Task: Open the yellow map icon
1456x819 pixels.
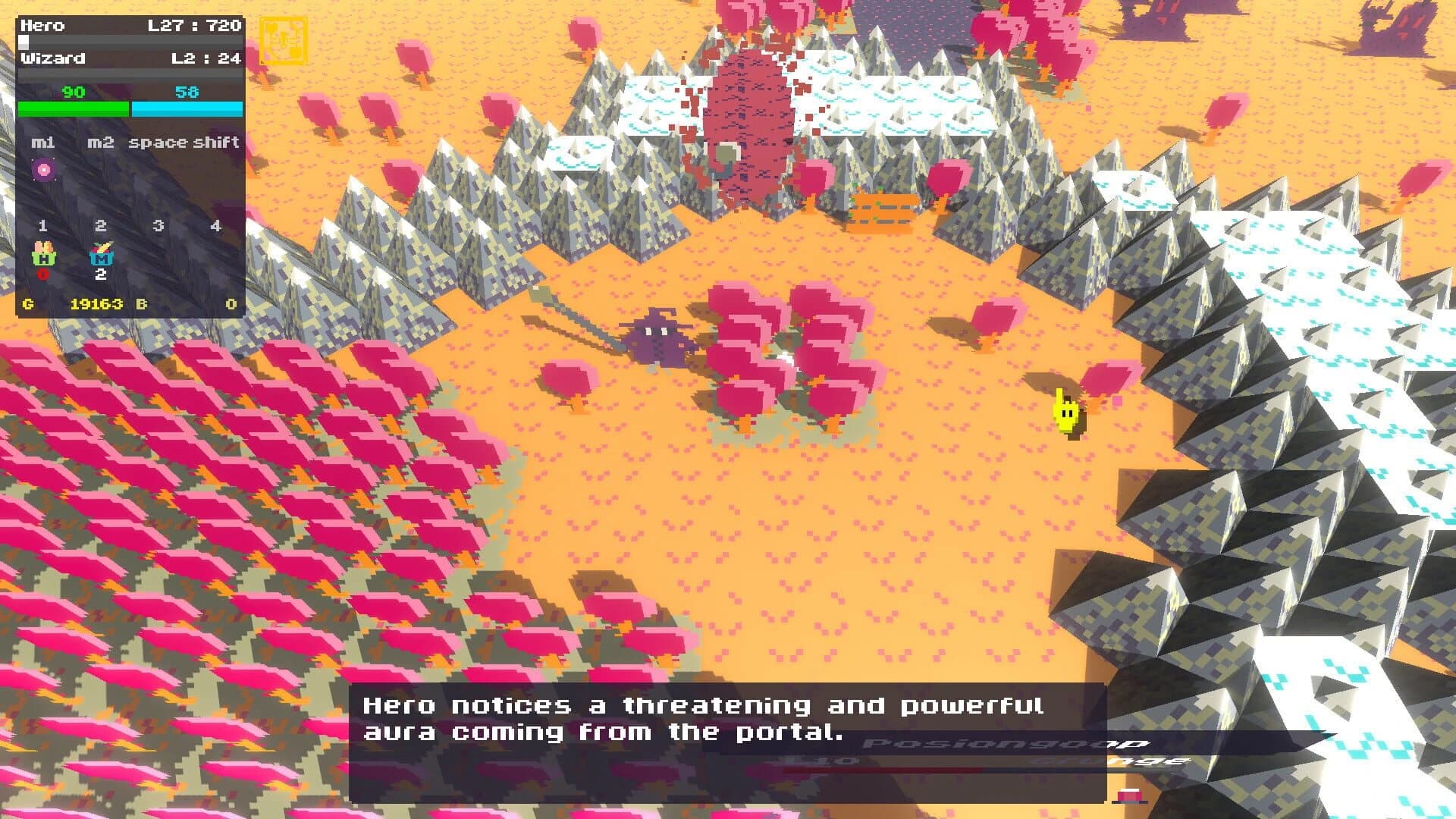Action: click(x=283, y=39)
